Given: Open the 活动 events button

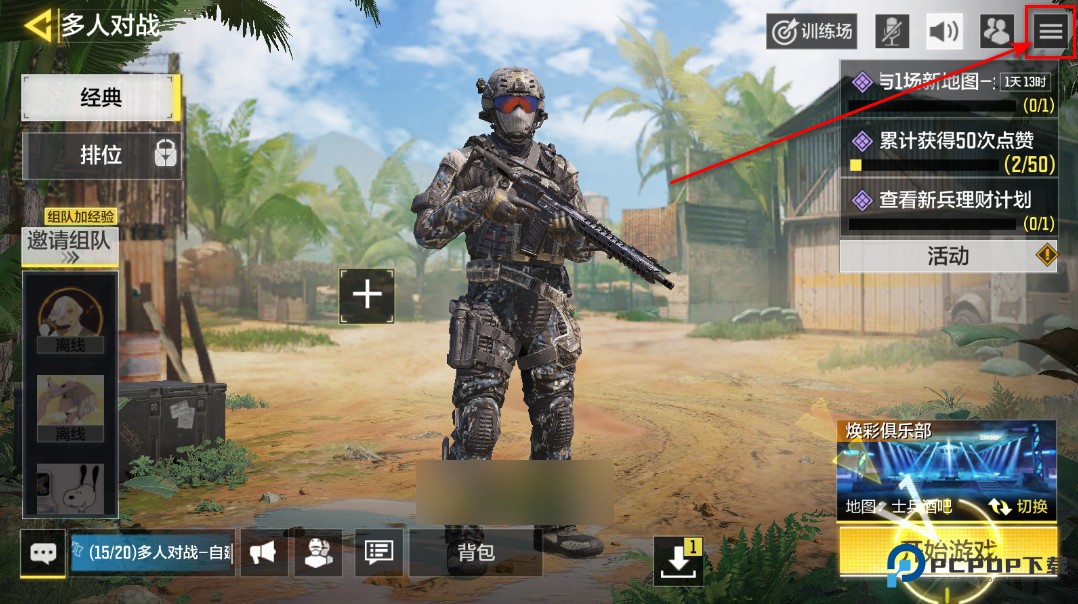Looking at the screenshot, I should tap(948, 256).
